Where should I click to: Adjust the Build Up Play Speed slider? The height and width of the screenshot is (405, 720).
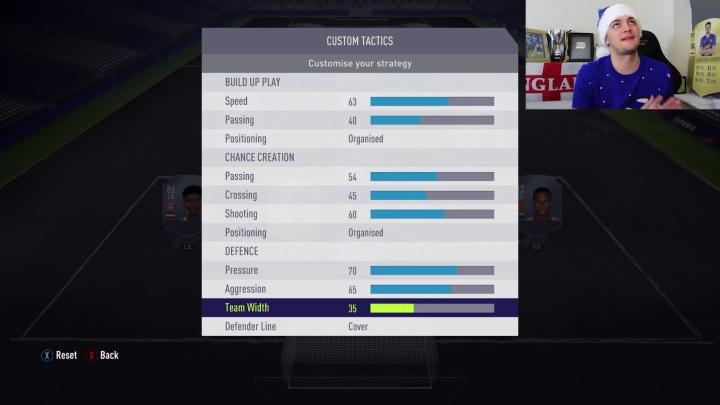431,101
